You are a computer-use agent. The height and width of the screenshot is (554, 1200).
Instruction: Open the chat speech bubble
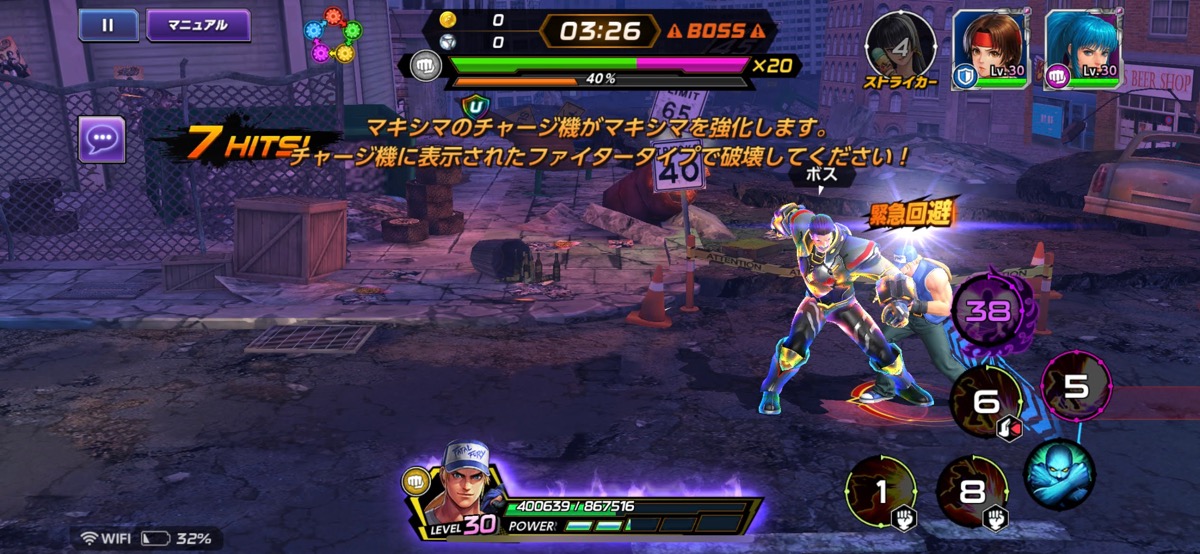coord(102,139)
